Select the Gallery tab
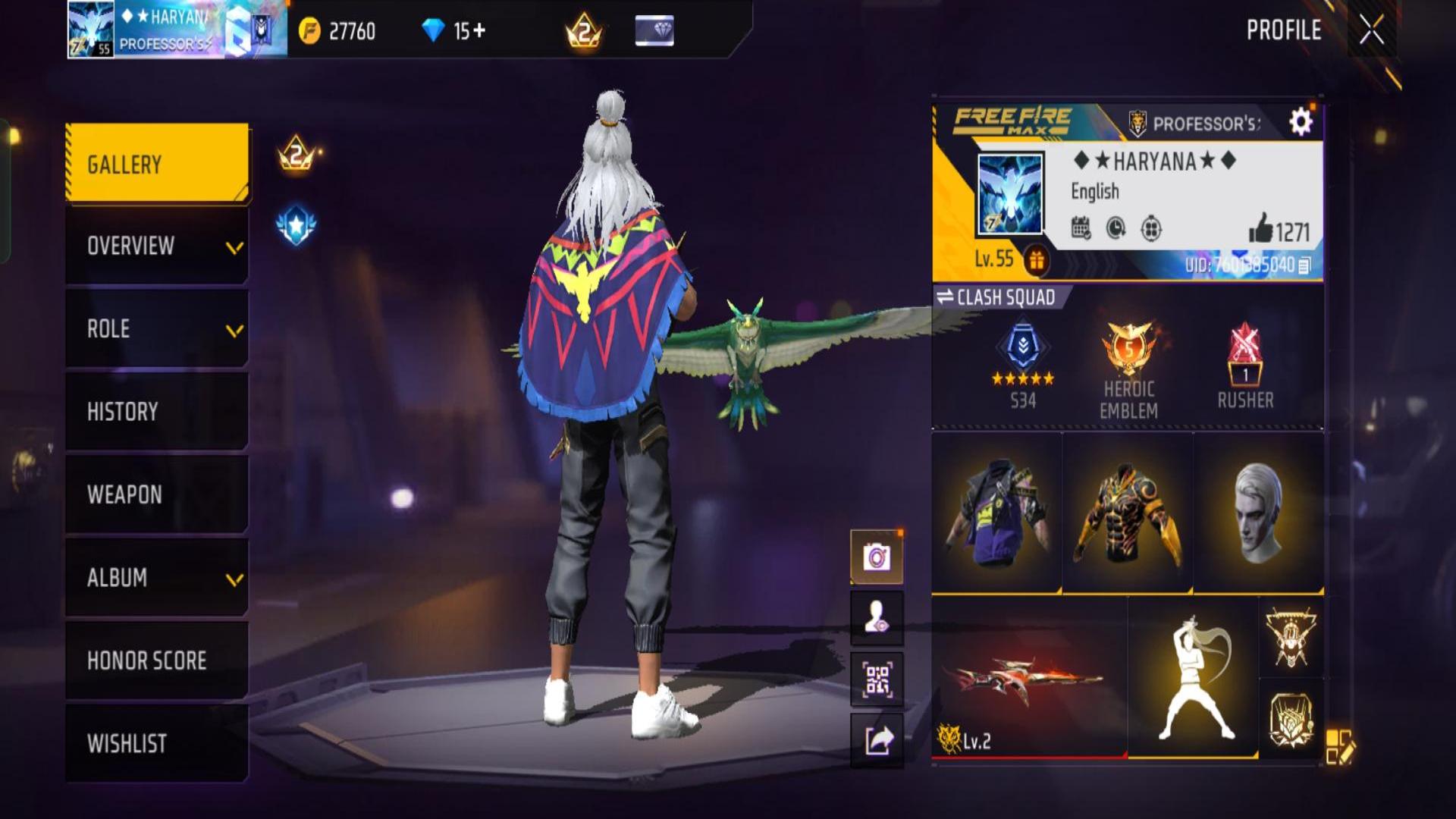The width and height of the screenshot is (1456, 819). 158,164
